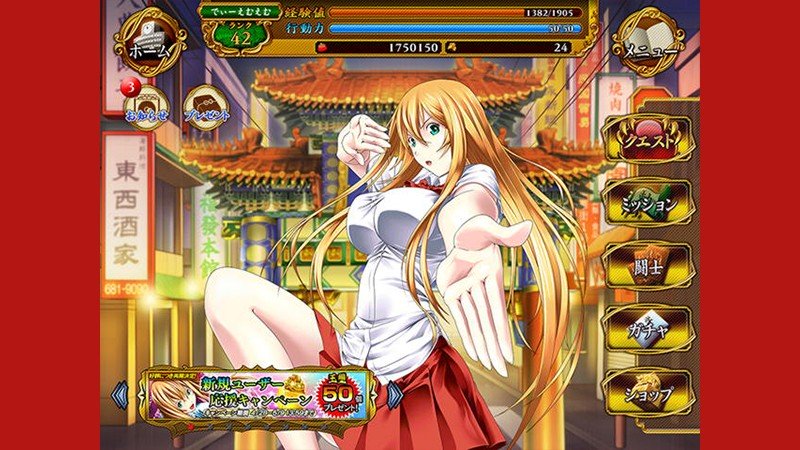Open the ミッション (Mission) button
The image size is (800, 450).
(x=650, y=203)
